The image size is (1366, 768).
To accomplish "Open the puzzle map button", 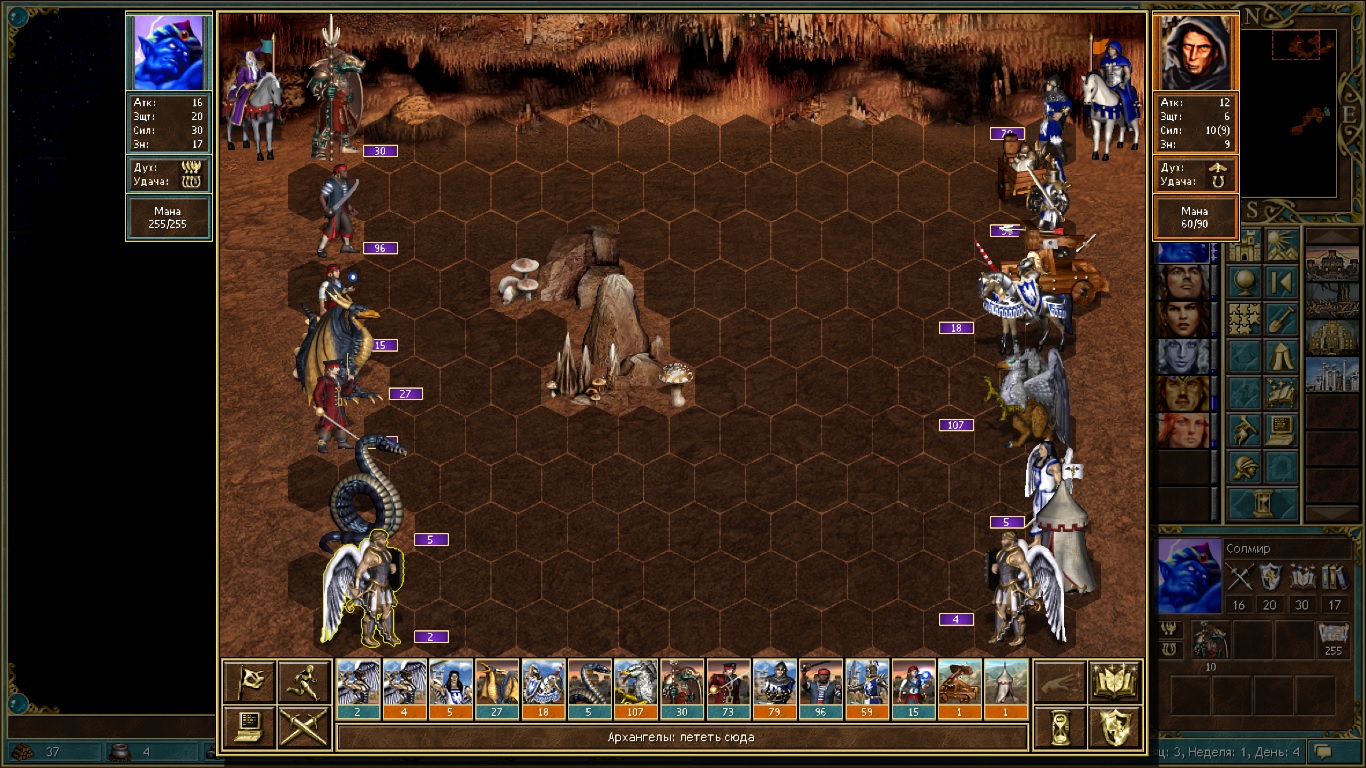I will pyautogui.click(x=1244, y=319).
